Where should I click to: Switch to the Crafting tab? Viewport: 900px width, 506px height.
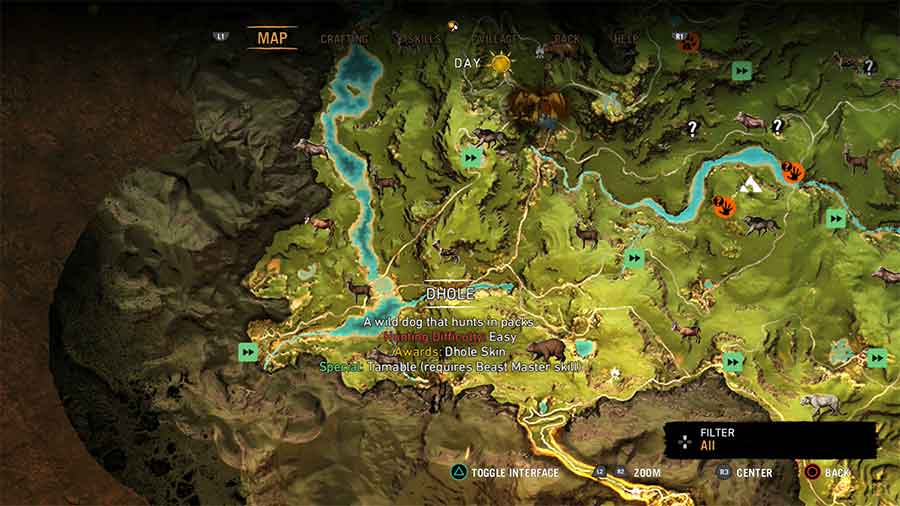344,39
